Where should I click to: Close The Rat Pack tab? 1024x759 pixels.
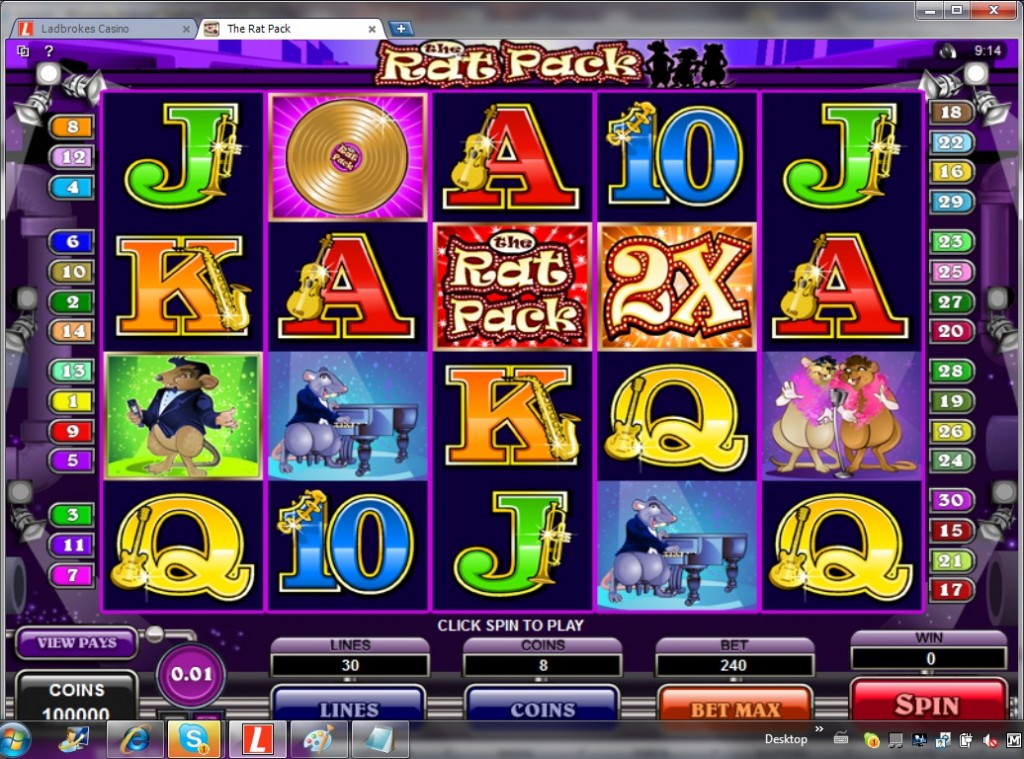[x=372, y=29]
